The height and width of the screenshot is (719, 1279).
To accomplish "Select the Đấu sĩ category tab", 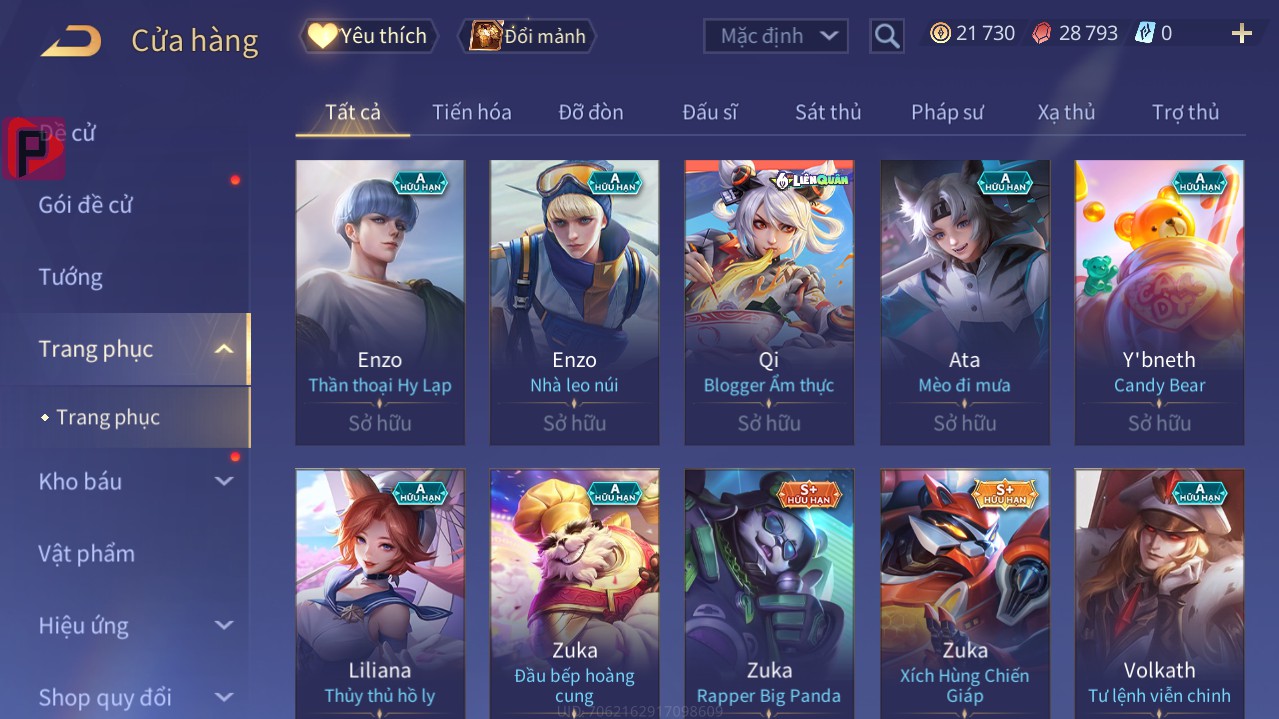I will [x=709, y=112].
